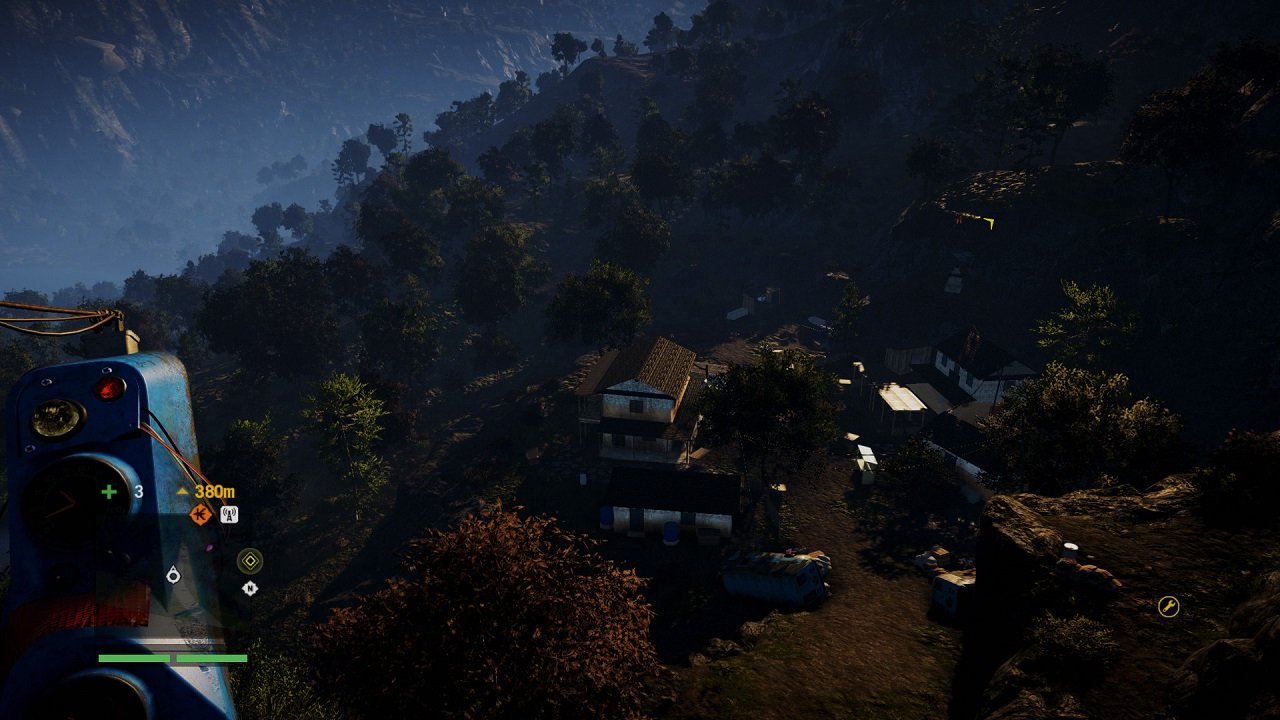1280x720 pixels.
Task: Click the left green health bar segment
Action: click(133, 658)
